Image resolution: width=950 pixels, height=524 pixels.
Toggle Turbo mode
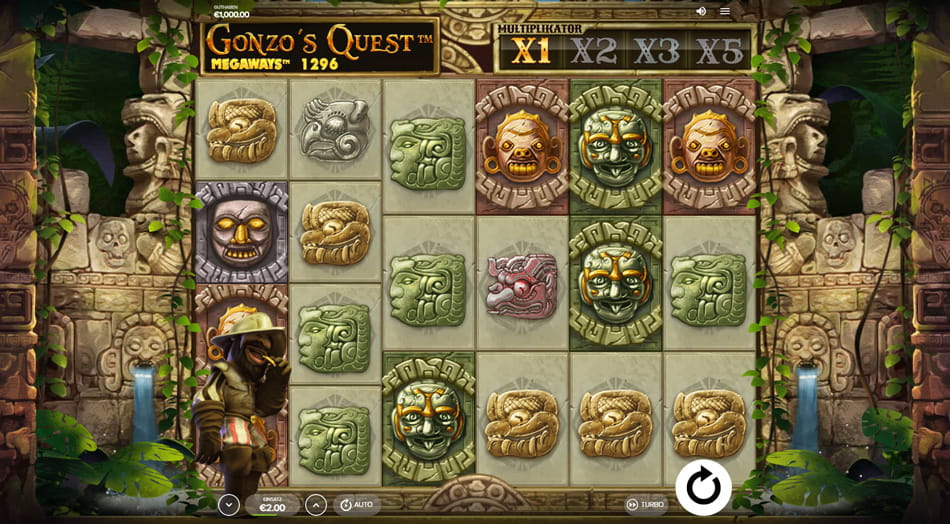tap(645, 505)
